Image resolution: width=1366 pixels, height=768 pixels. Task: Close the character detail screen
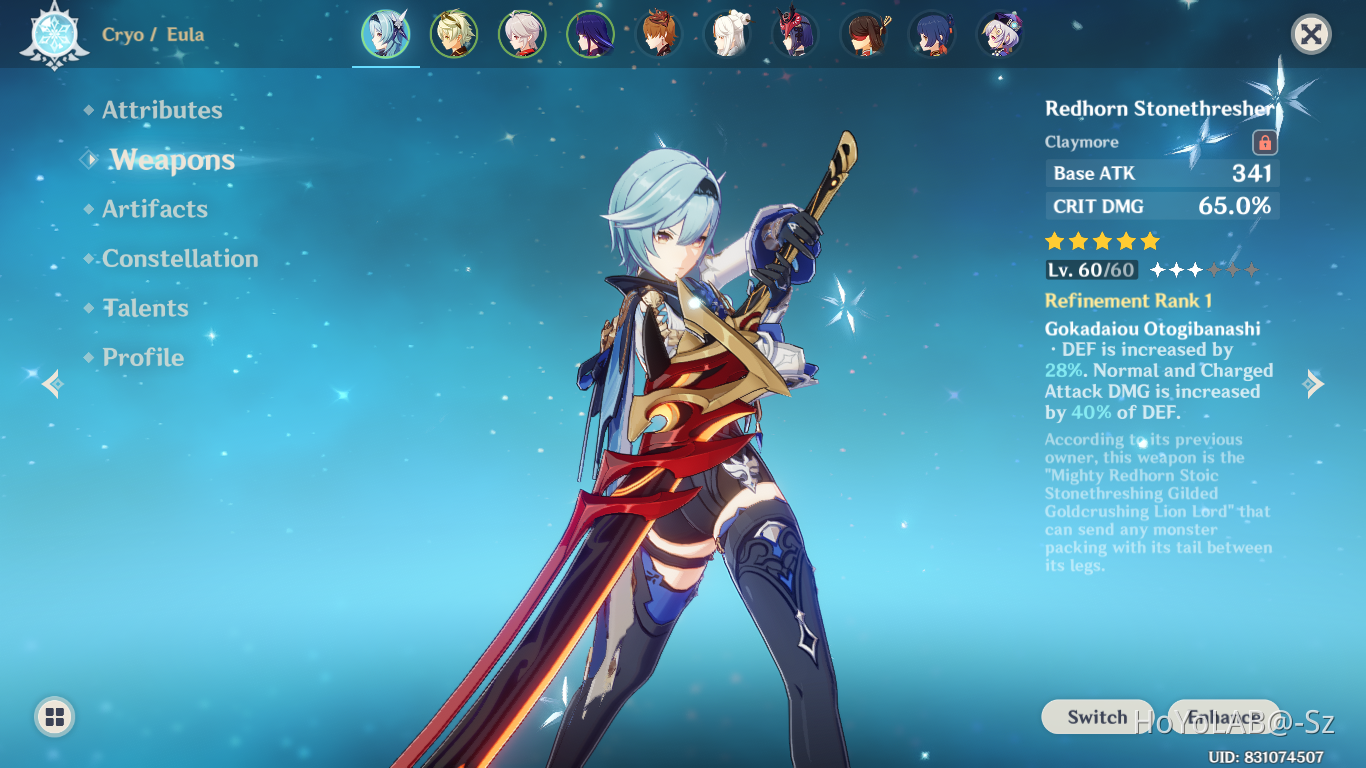1311,33
